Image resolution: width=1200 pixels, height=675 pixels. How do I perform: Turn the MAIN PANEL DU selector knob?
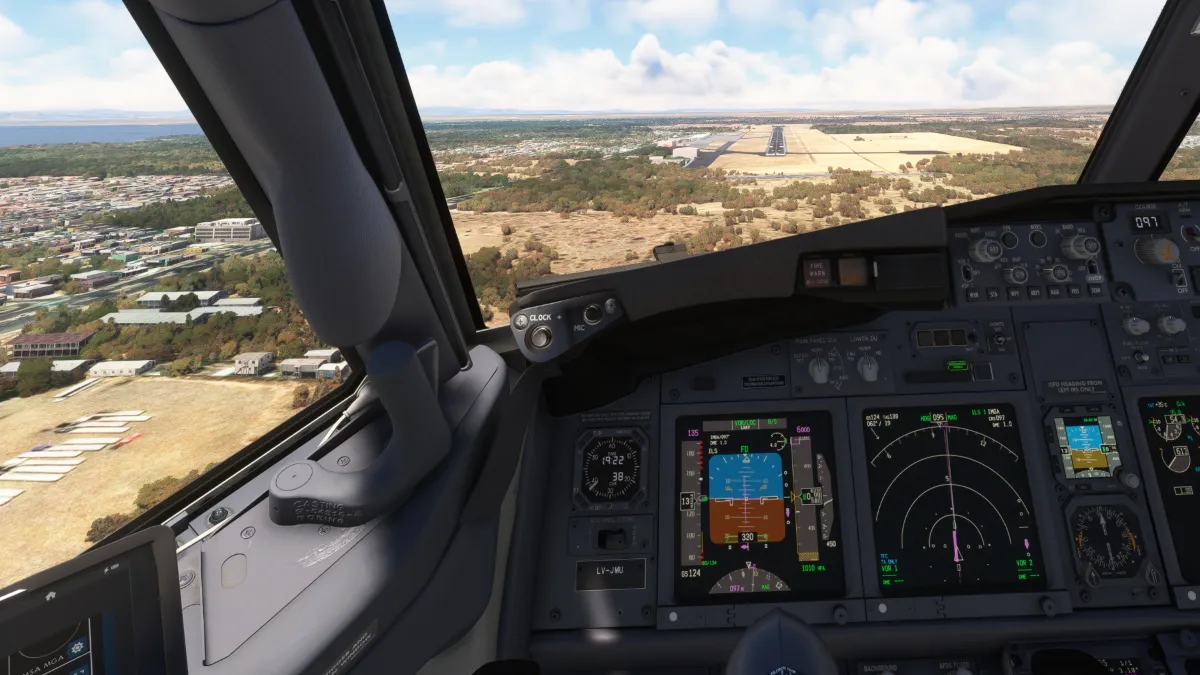819,369
